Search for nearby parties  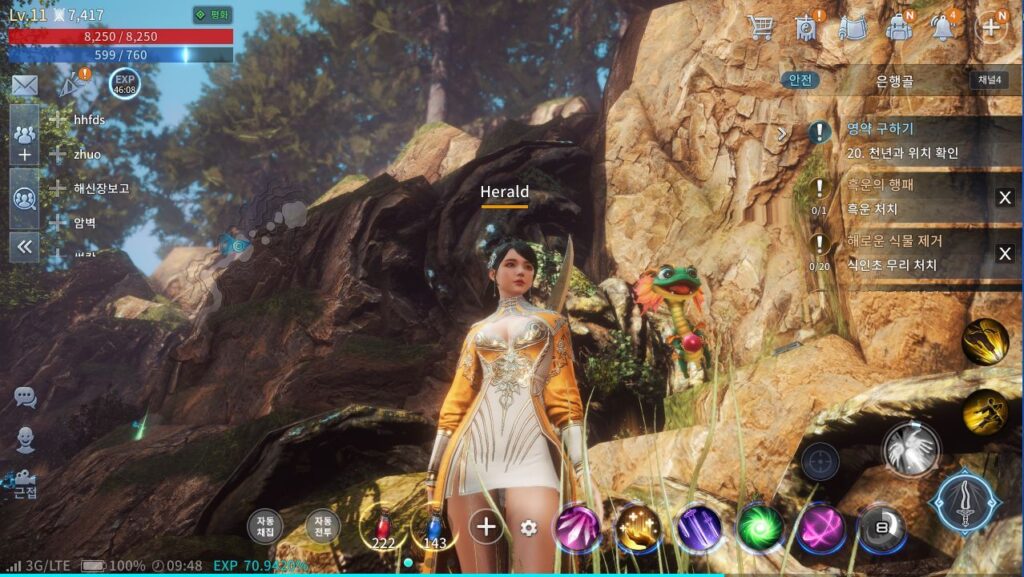pos(25,197)
